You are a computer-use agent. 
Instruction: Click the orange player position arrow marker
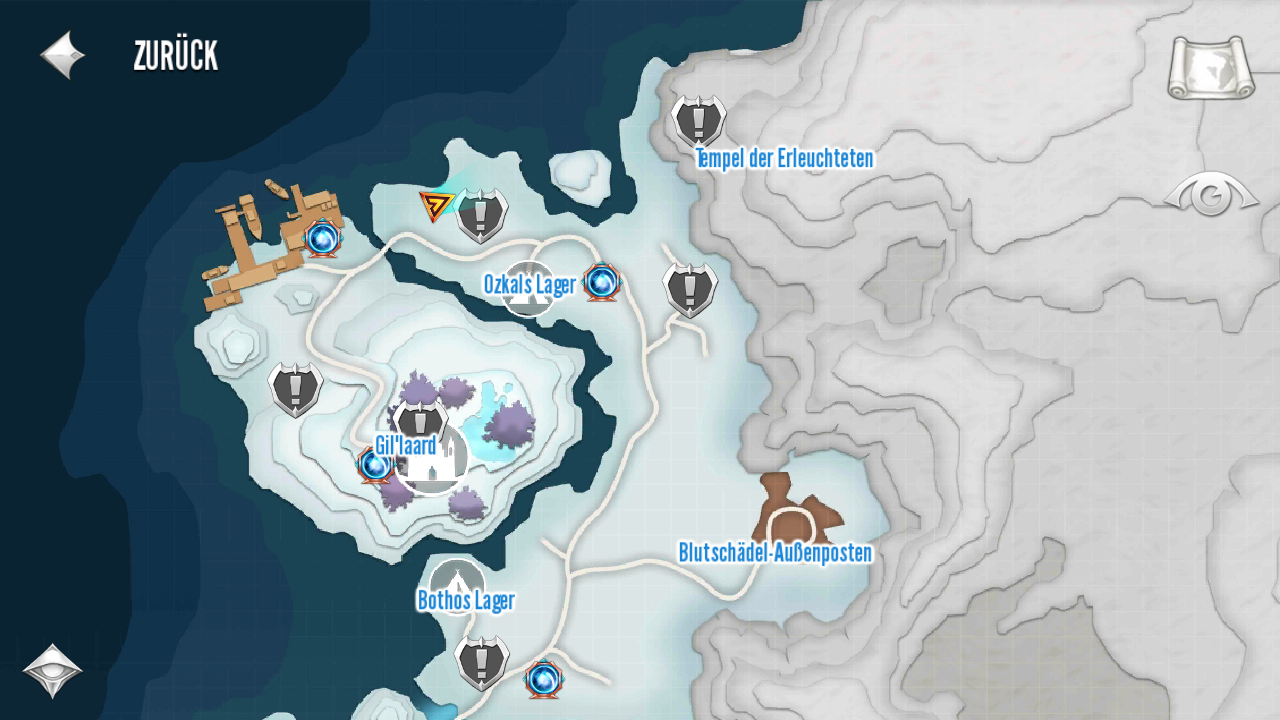(435, 205)
